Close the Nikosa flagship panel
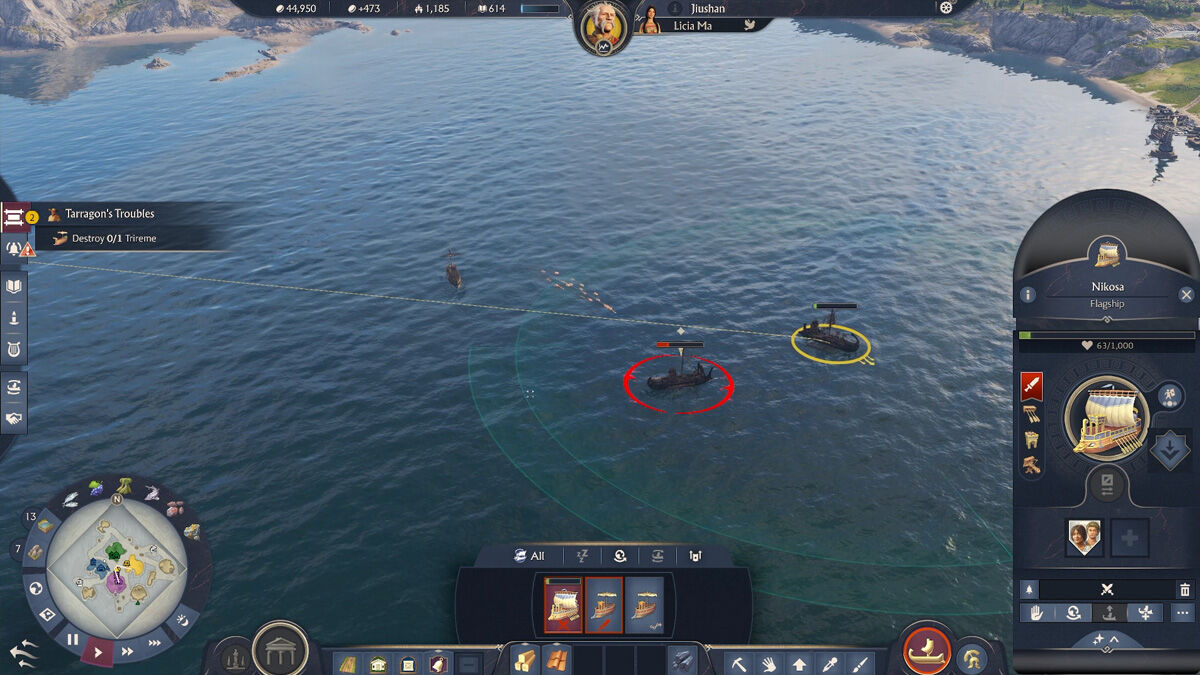 [x=1186, y=295]
